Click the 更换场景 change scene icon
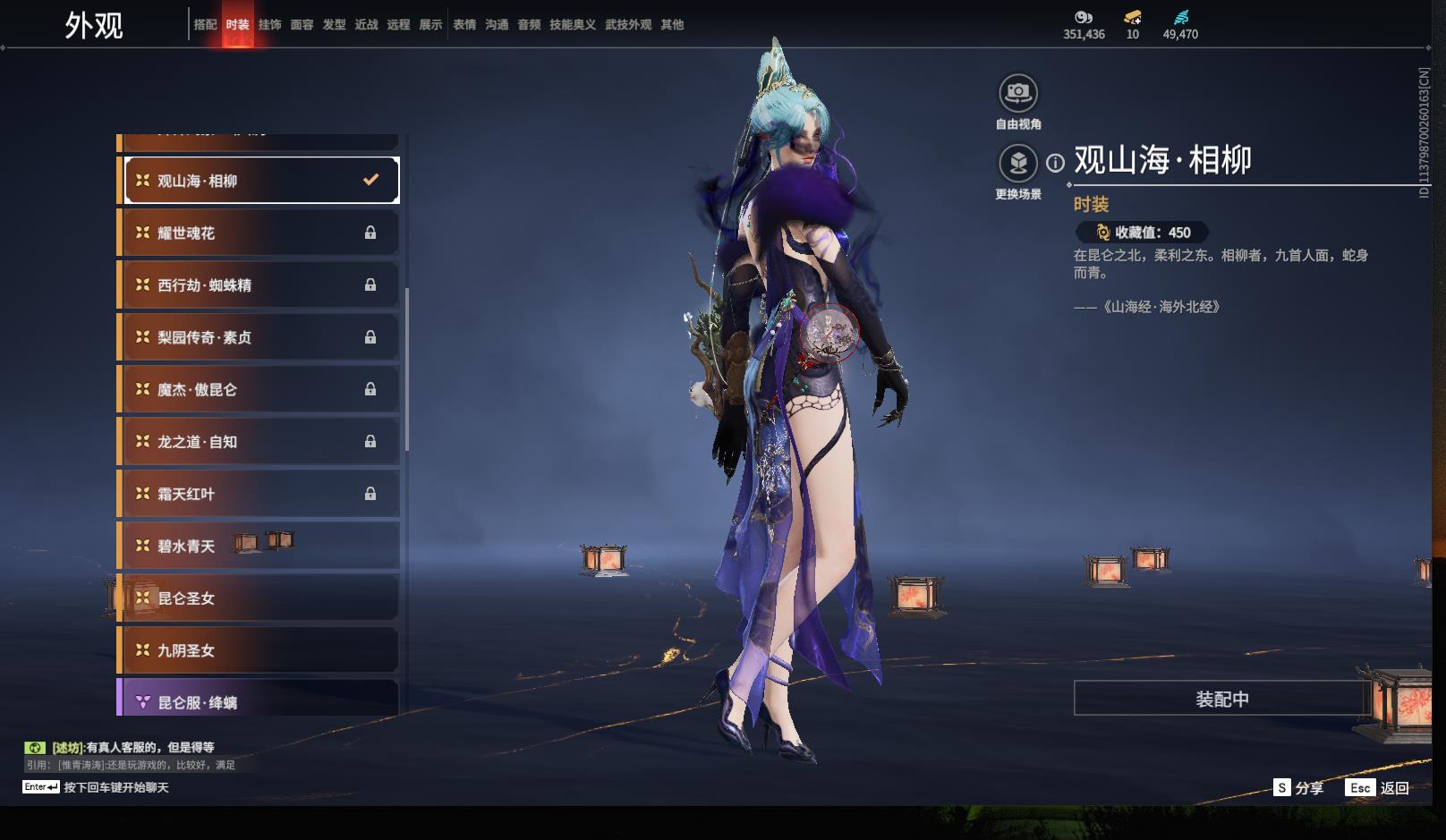The width and height of the screenshot is (1446, 840). pyautogui.click(x=1017, y=164)
